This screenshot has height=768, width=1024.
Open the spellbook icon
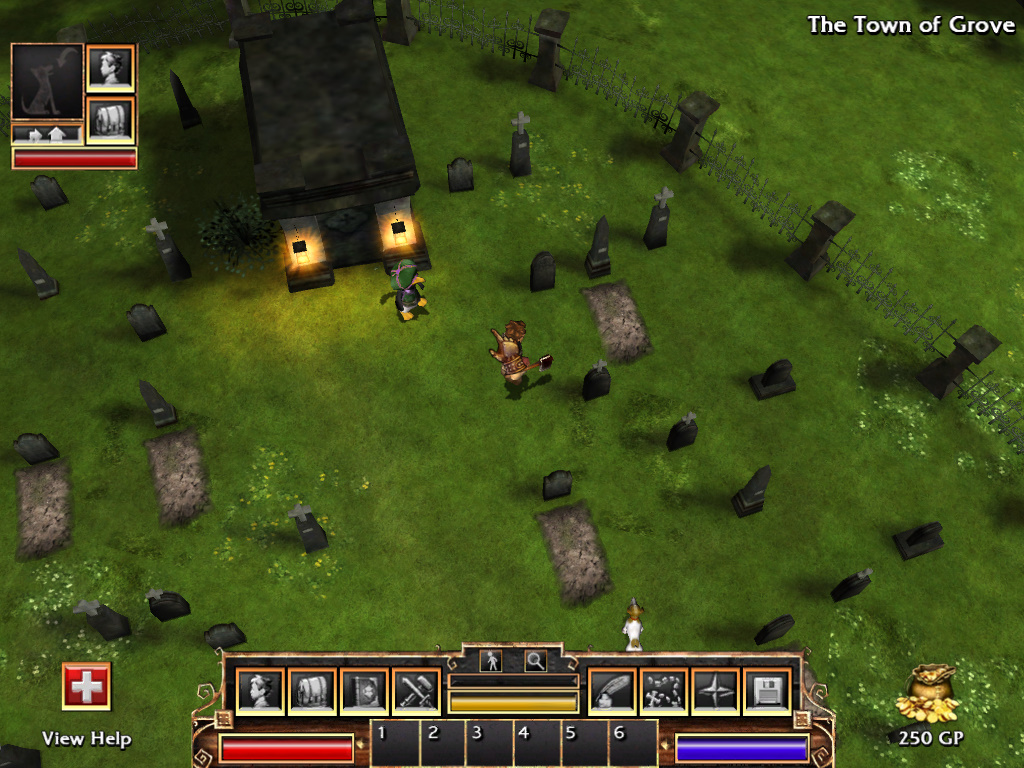pos(364,691)
